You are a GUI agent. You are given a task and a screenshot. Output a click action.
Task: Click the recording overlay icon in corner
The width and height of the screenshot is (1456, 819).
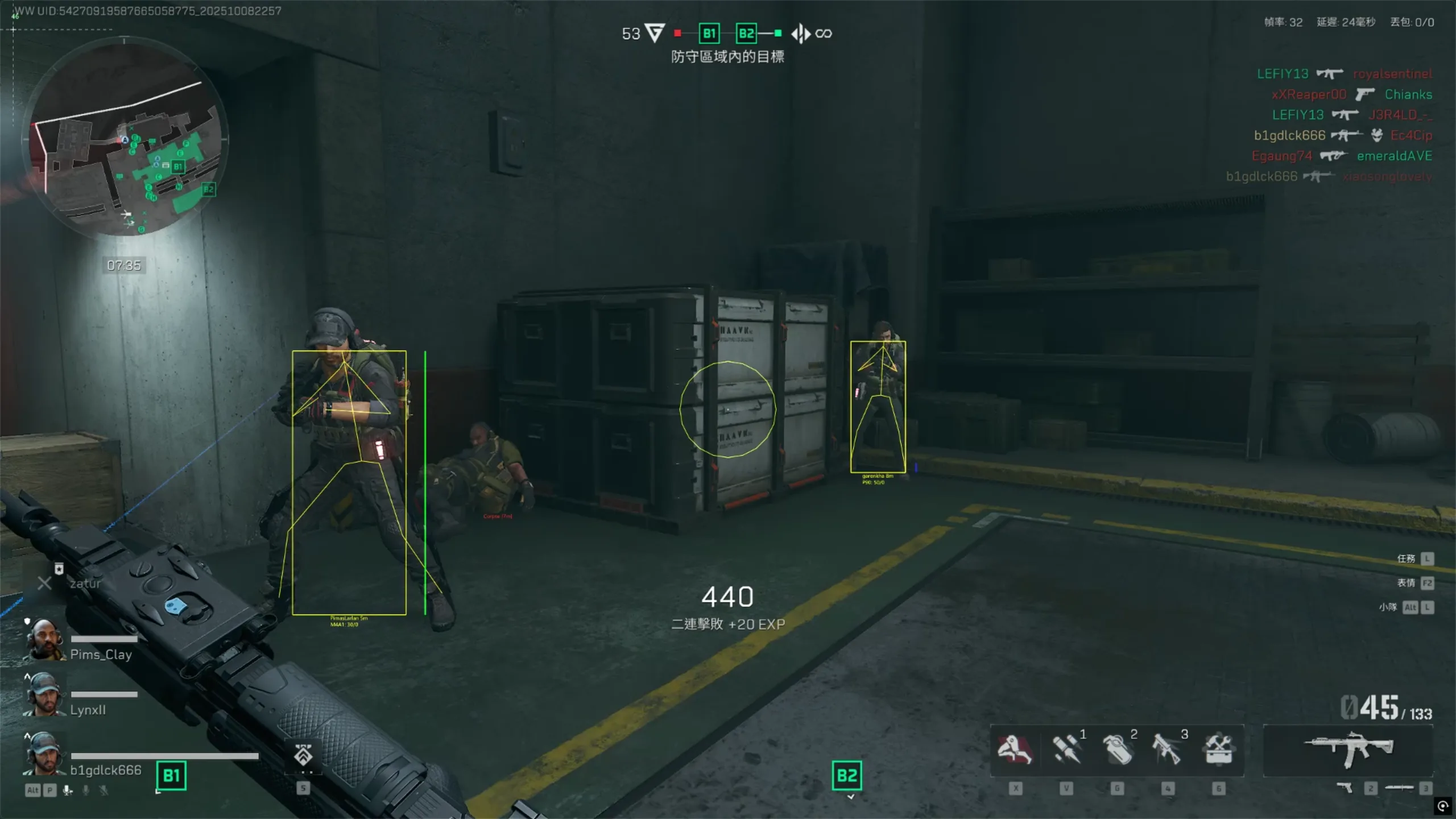click(x=1443, y=806)
